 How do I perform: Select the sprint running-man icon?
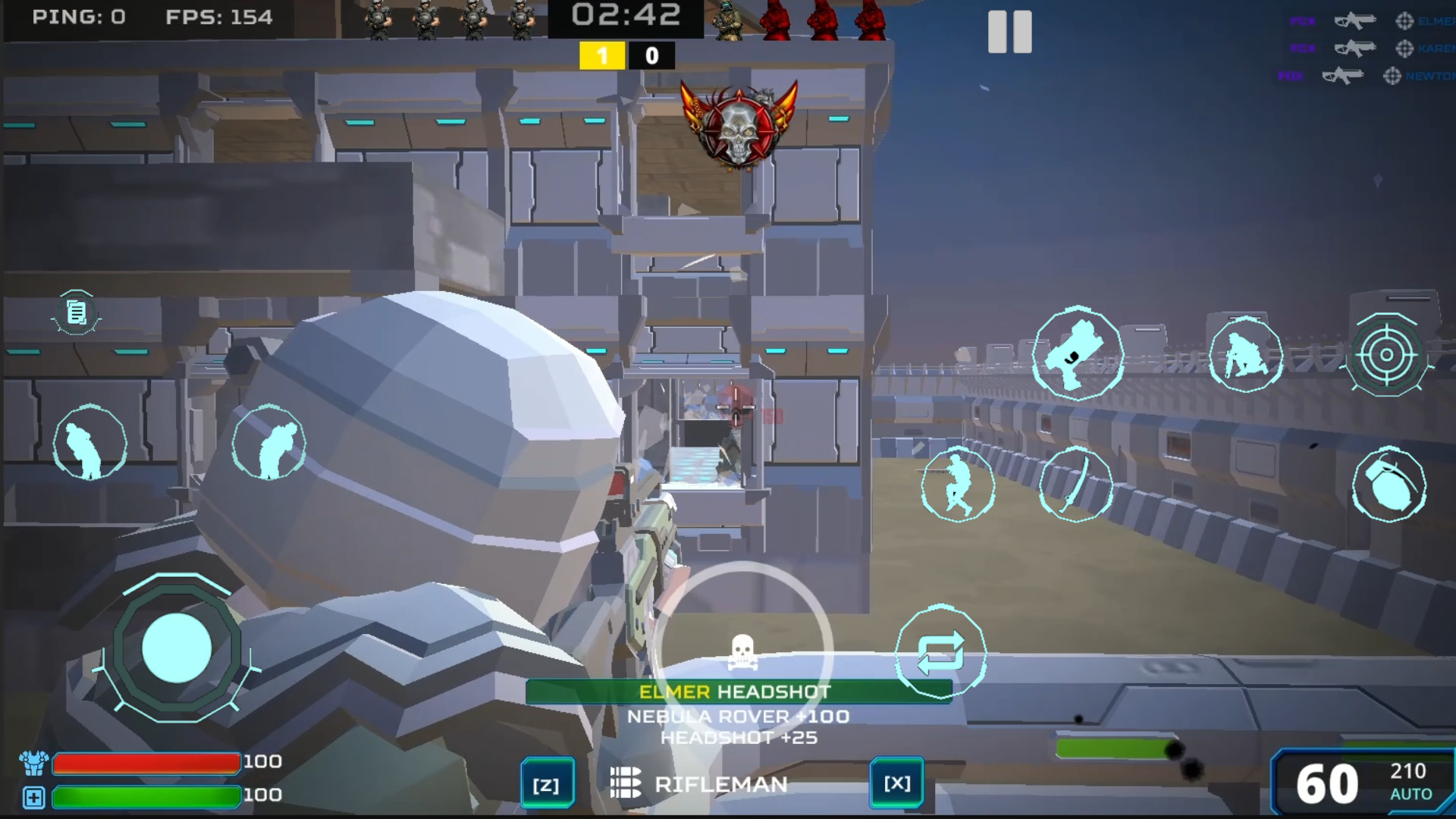[959, 485]
